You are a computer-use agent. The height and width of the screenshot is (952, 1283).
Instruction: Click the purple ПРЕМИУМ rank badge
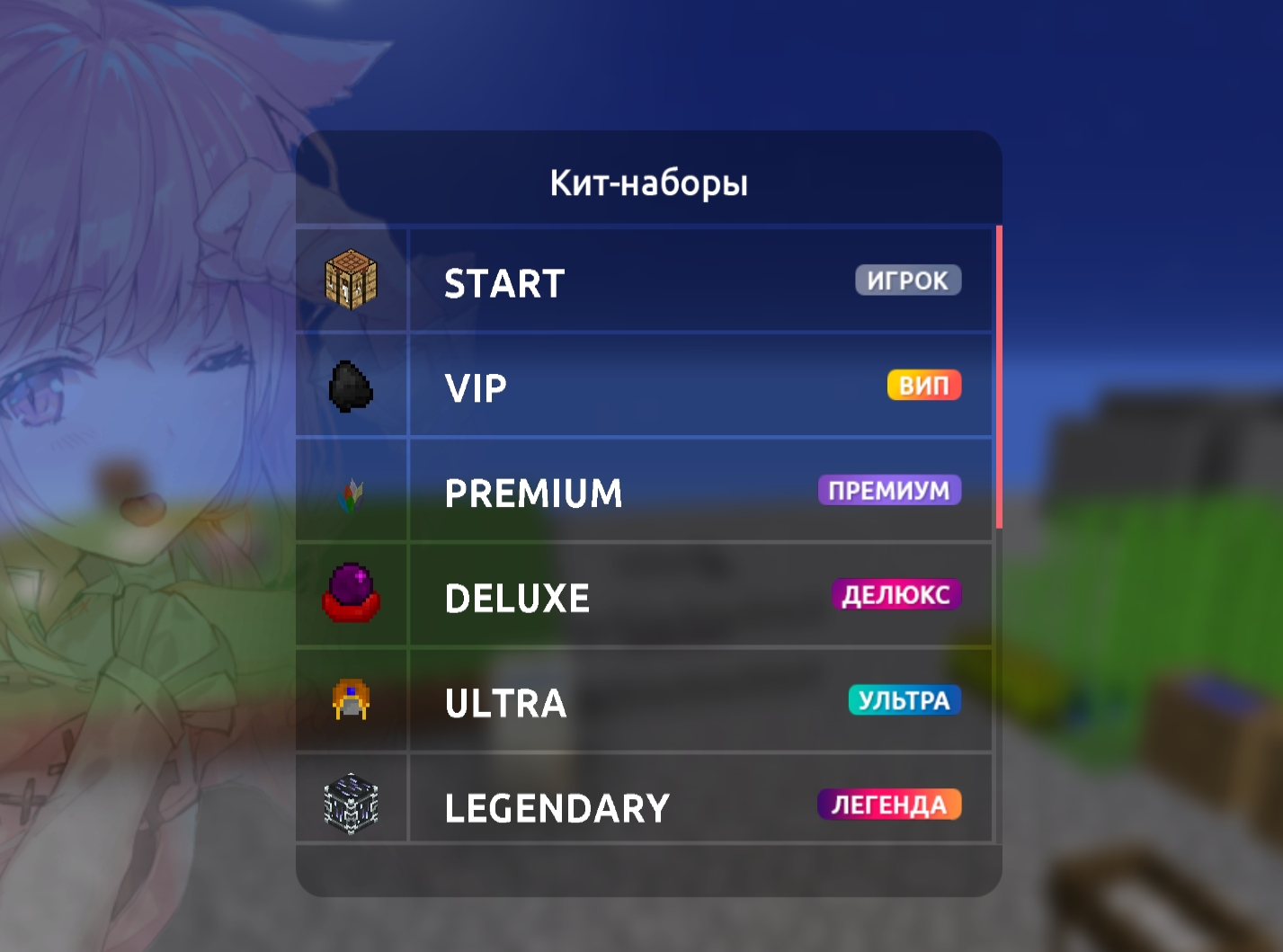[888, 491]
